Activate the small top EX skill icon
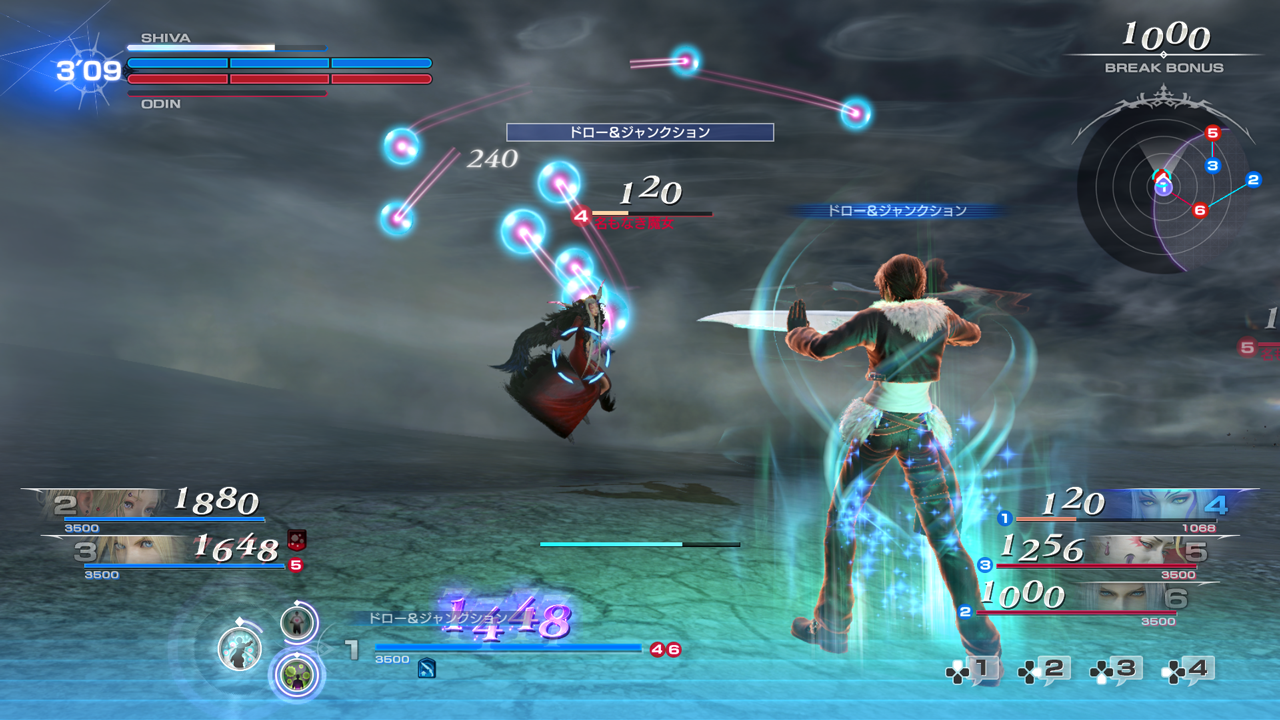Screen dimensions: 1280x720 pyautogui.click(x=297, y=623)
